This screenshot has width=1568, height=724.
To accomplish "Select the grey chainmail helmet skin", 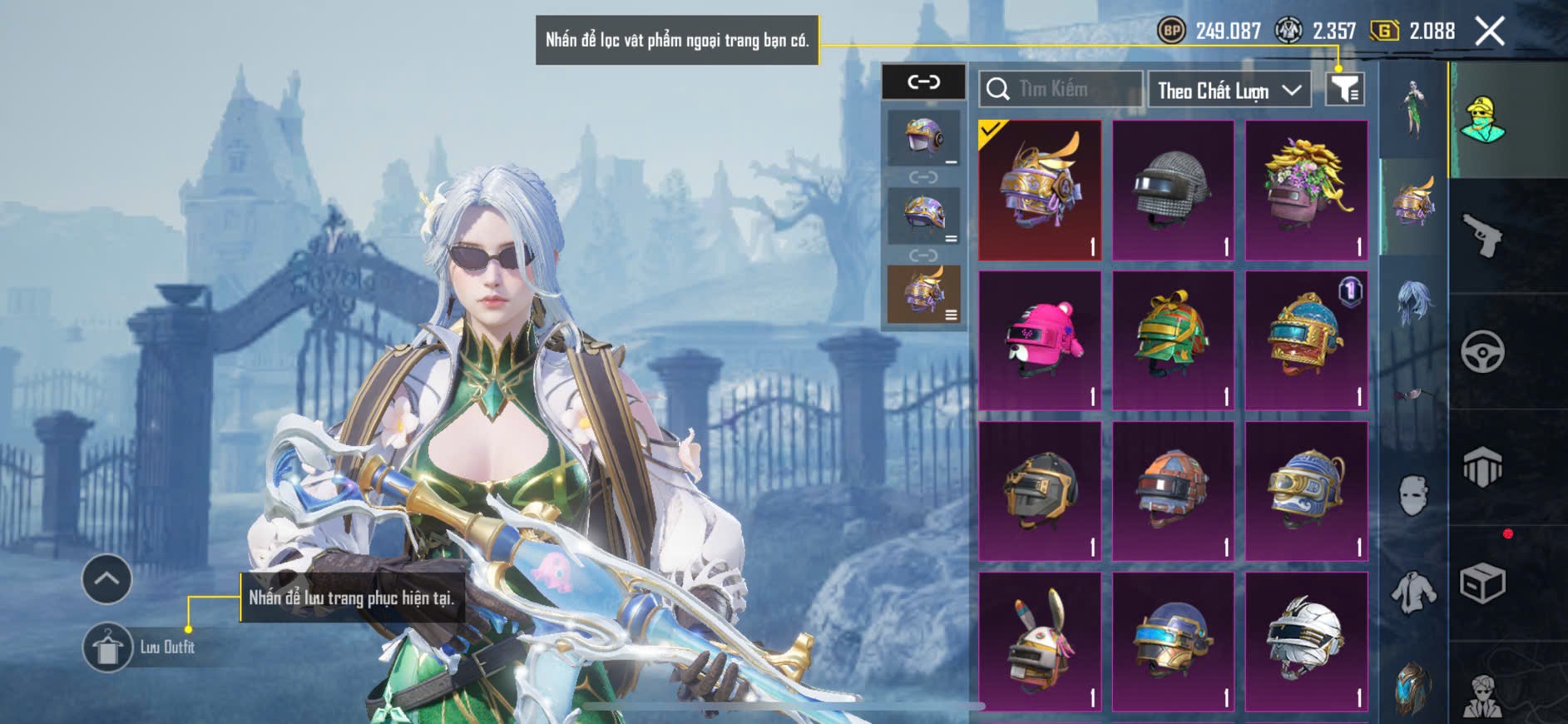I will click(1173, 190).
